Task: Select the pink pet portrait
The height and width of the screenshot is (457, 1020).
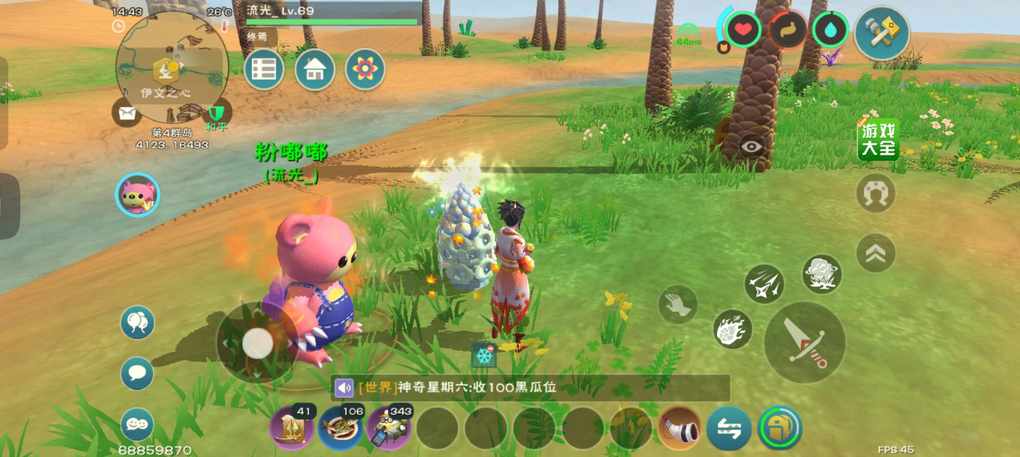Action: tap(137, 194)
